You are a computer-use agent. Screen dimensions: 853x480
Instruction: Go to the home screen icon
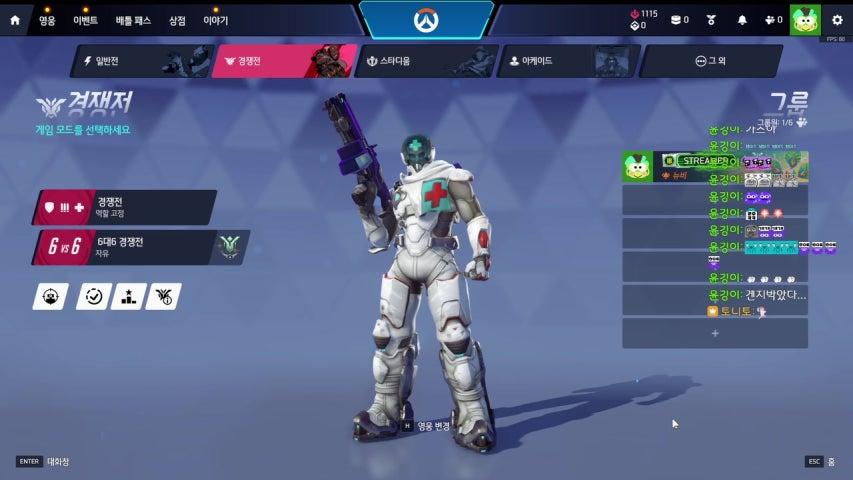(14, 19)
